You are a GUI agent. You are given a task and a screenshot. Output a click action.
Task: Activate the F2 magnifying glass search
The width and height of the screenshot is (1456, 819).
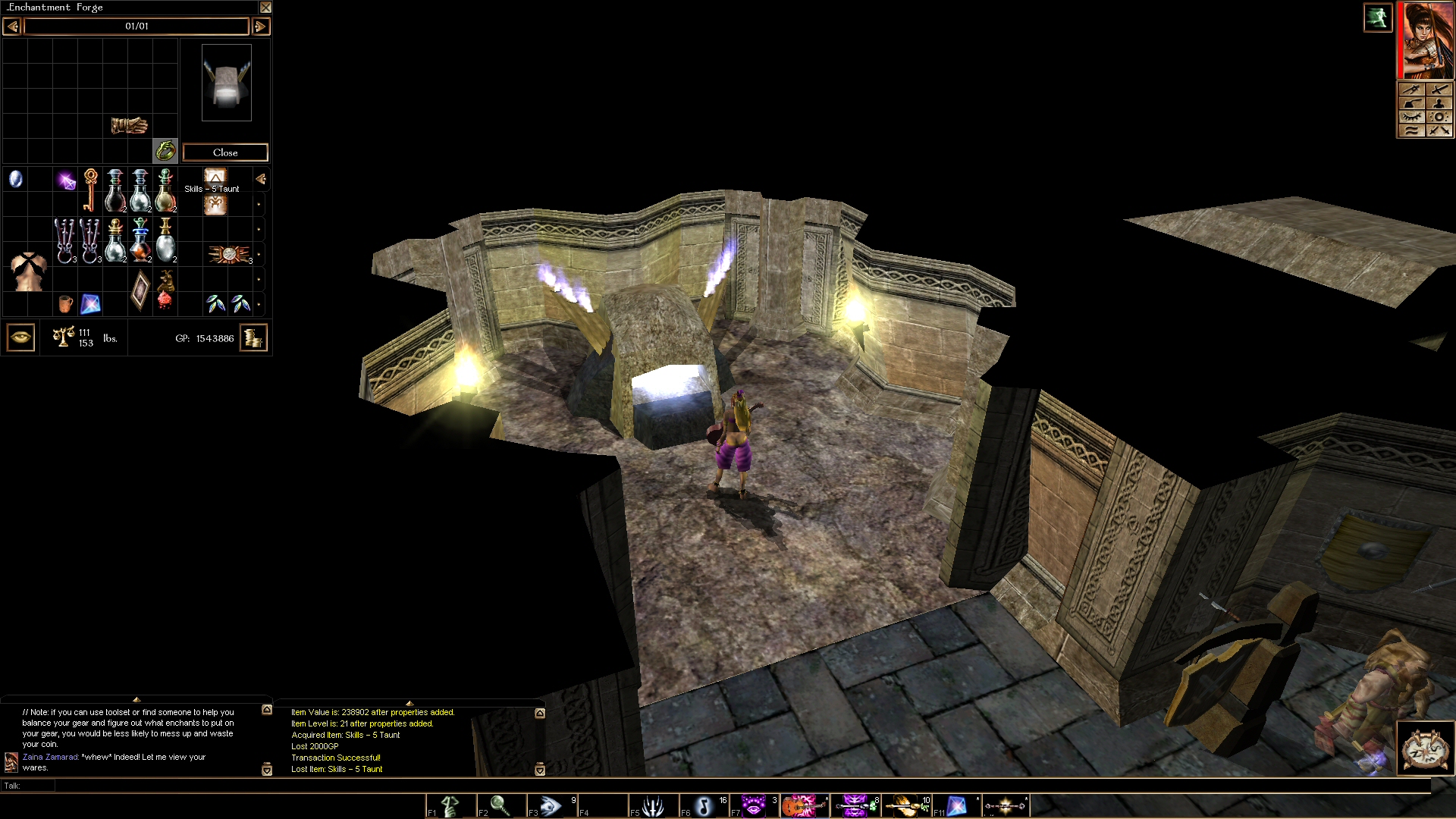(x=500, y=806)
